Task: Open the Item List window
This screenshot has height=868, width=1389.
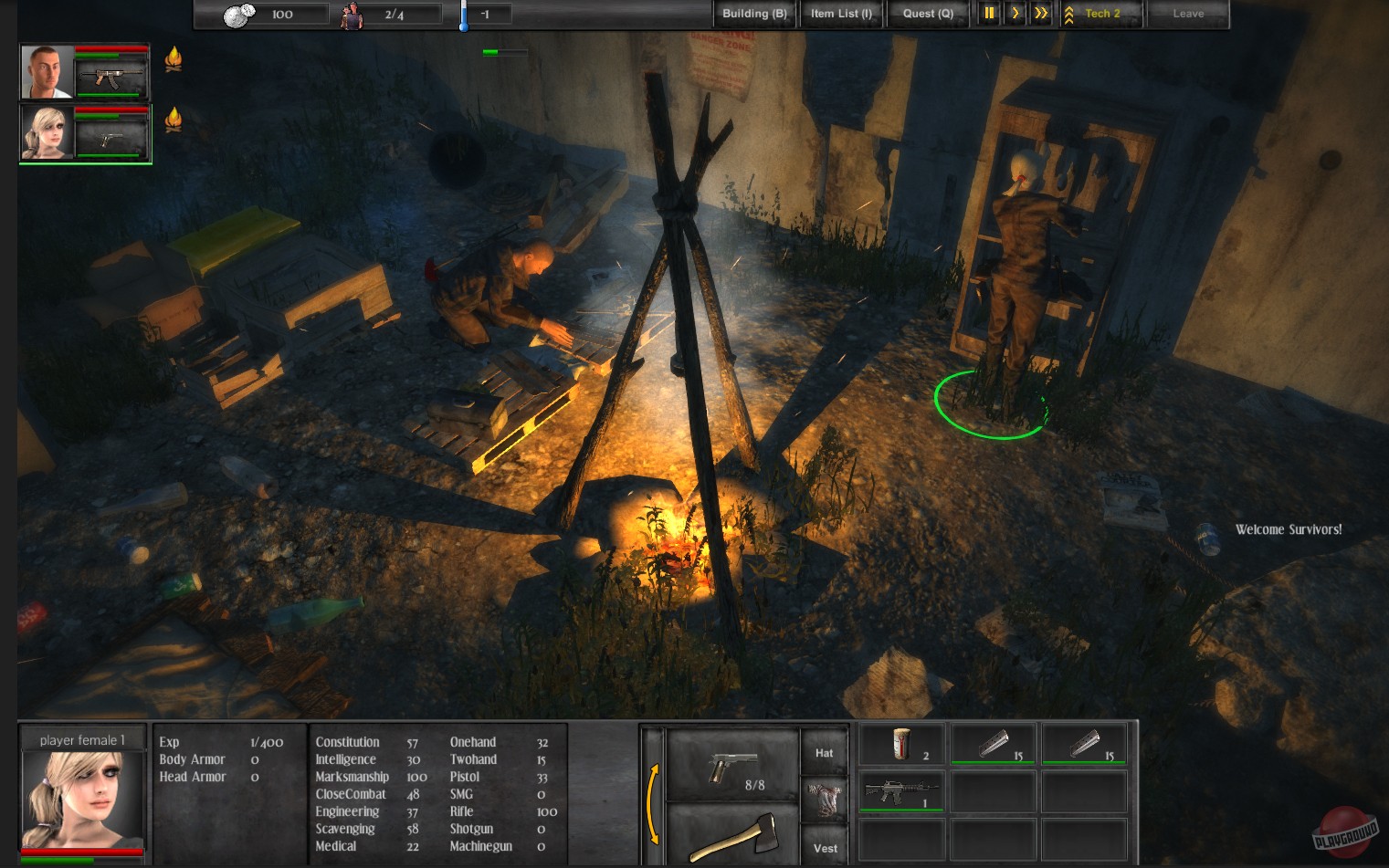Action: pyautogui.click(x=840, y=14)
